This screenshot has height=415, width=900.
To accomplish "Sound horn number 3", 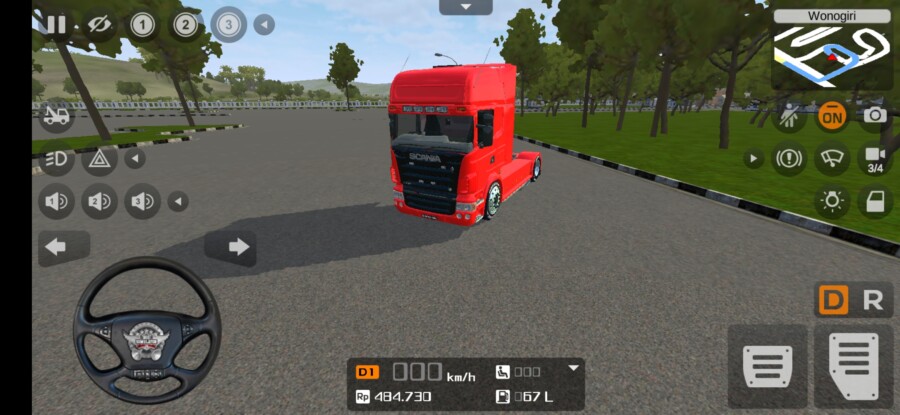I will (142, 202).
